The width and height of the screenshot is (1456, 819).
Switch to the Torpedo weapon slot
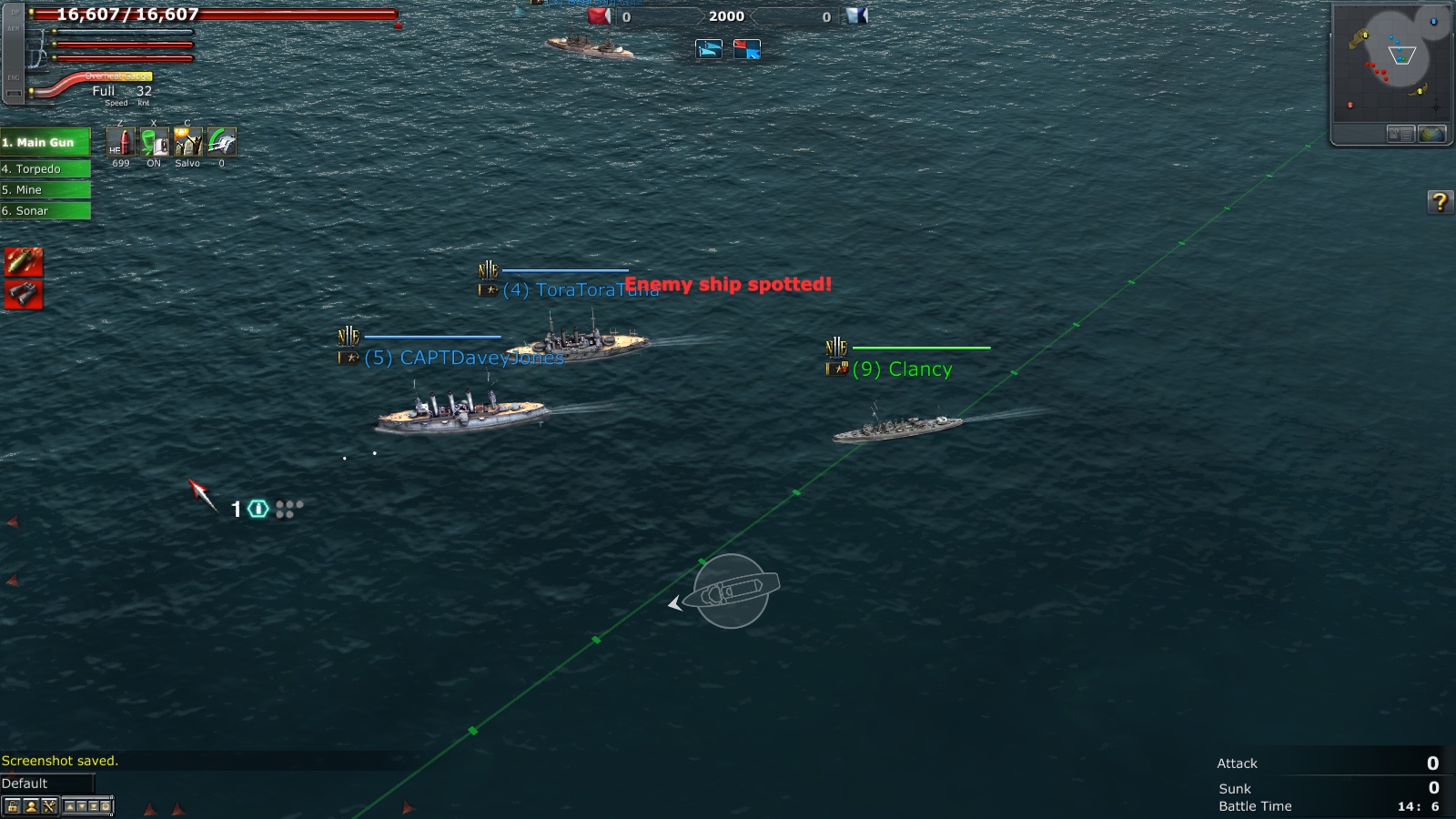(45, 168)
